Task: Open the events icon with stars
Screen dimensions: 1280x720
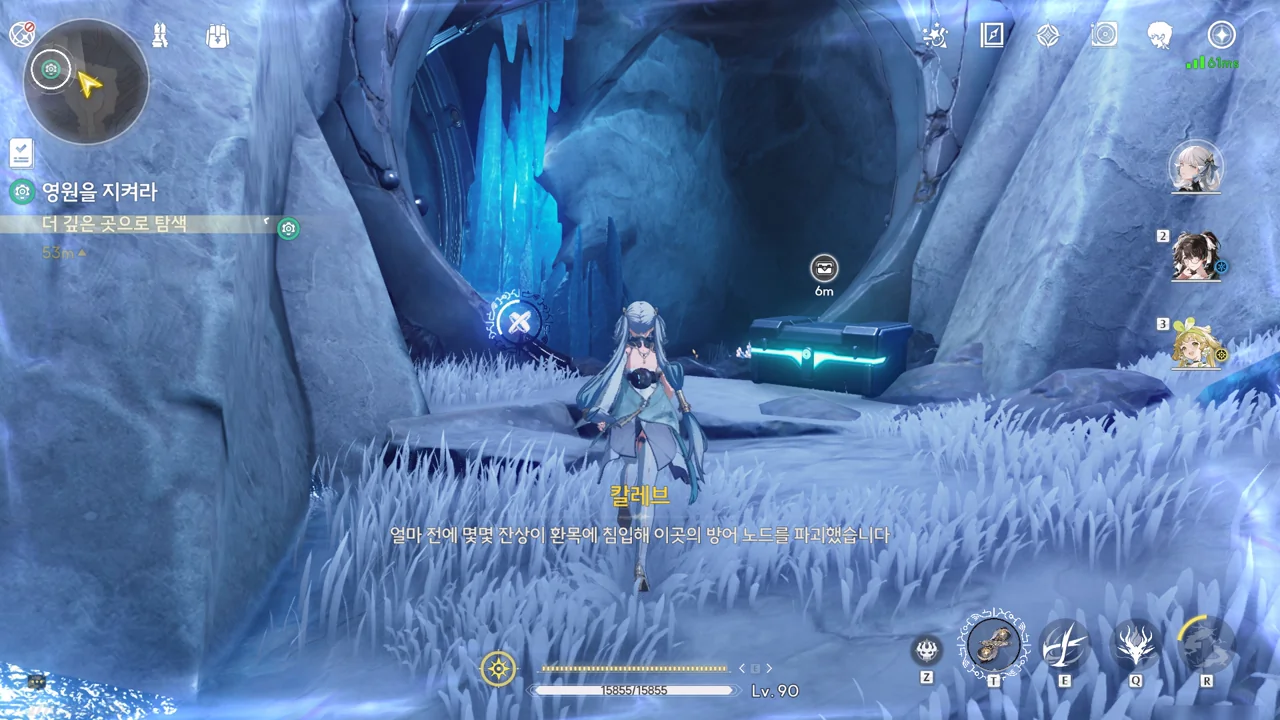Action: tap(935, 36)
